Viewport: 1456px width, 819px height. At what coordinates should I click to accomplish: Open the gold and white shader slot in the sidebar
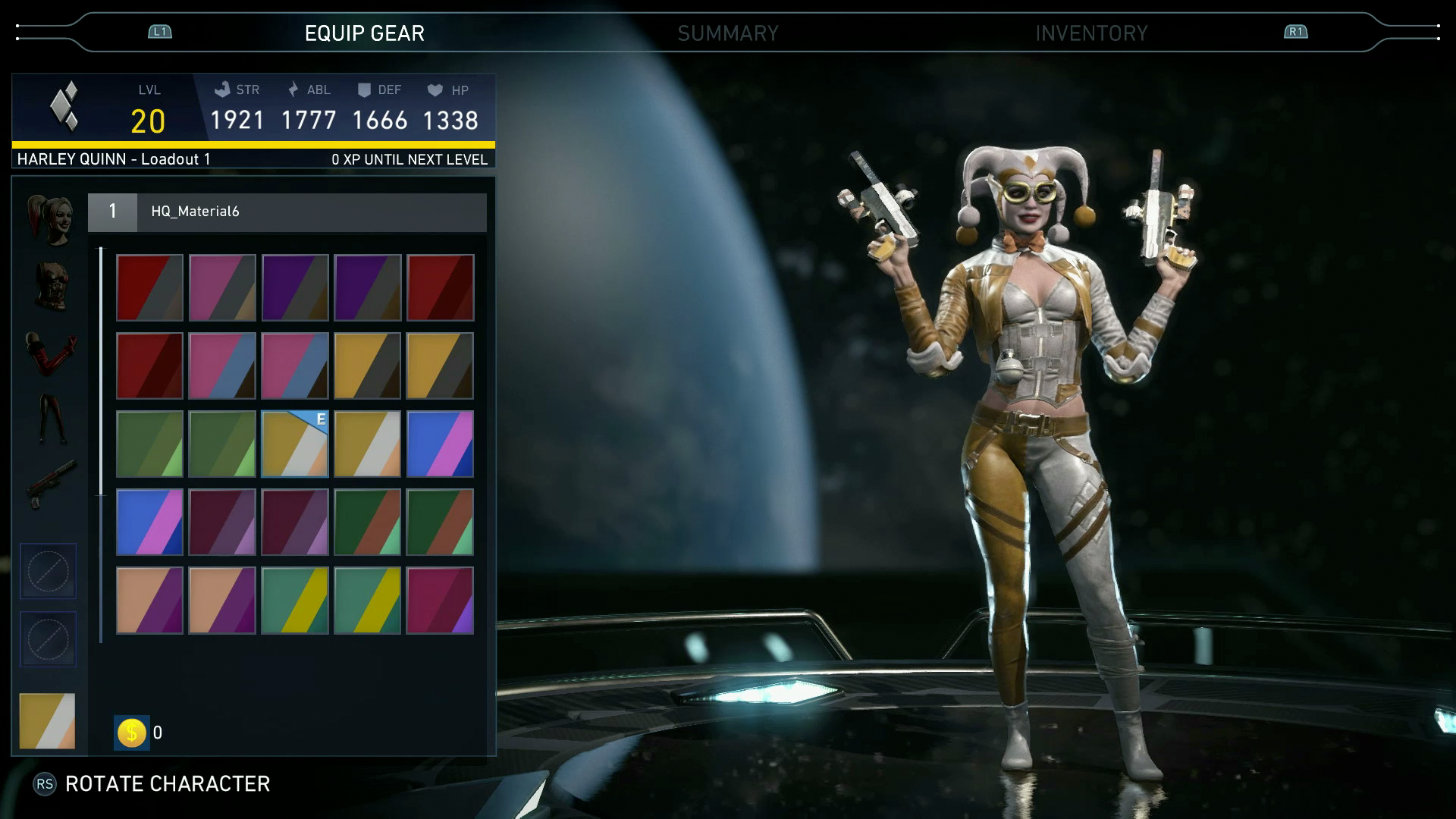point(47,721)
